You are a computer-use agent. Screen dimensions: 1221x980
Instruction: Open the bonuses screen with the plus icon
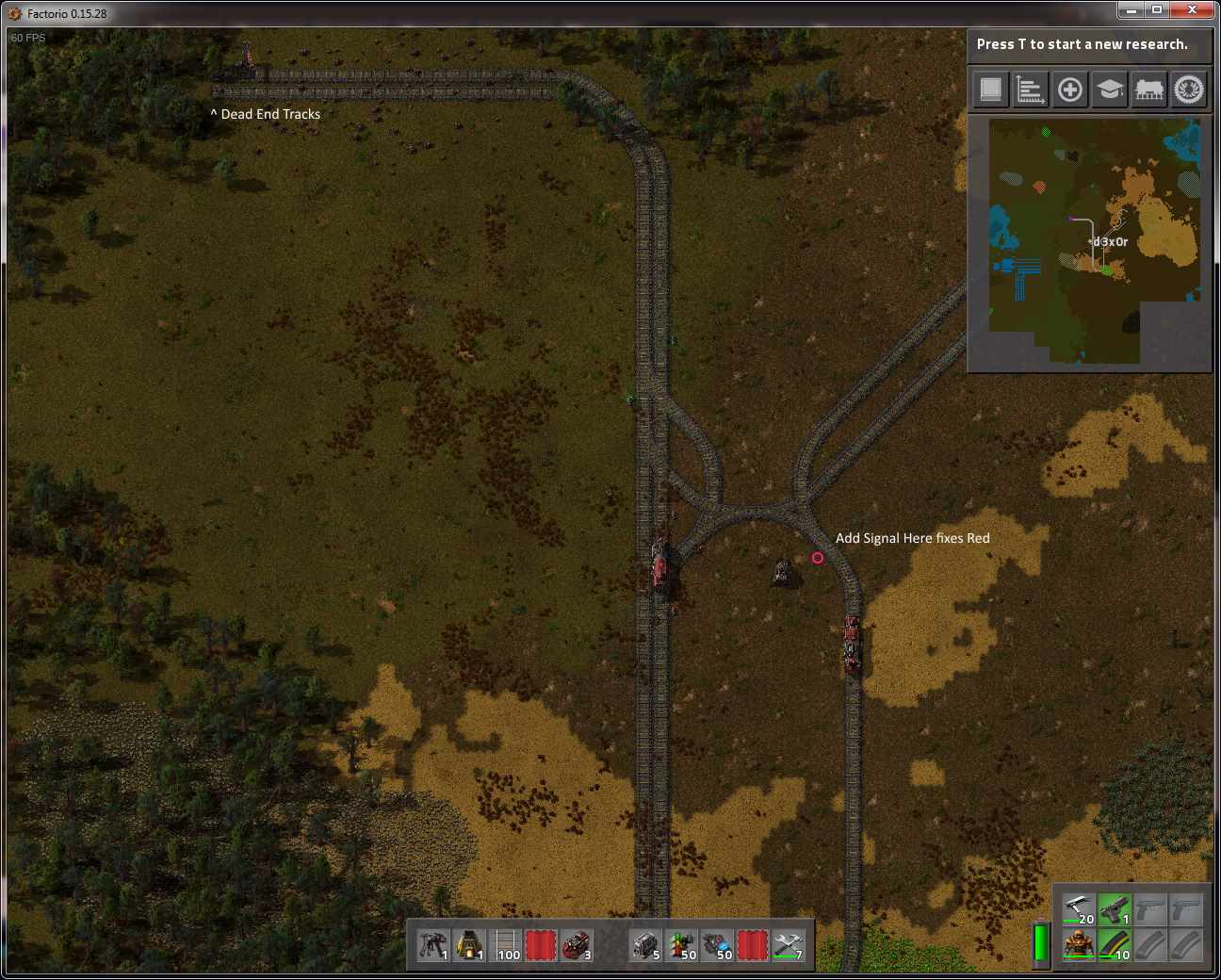click(x=1069, y=90)
